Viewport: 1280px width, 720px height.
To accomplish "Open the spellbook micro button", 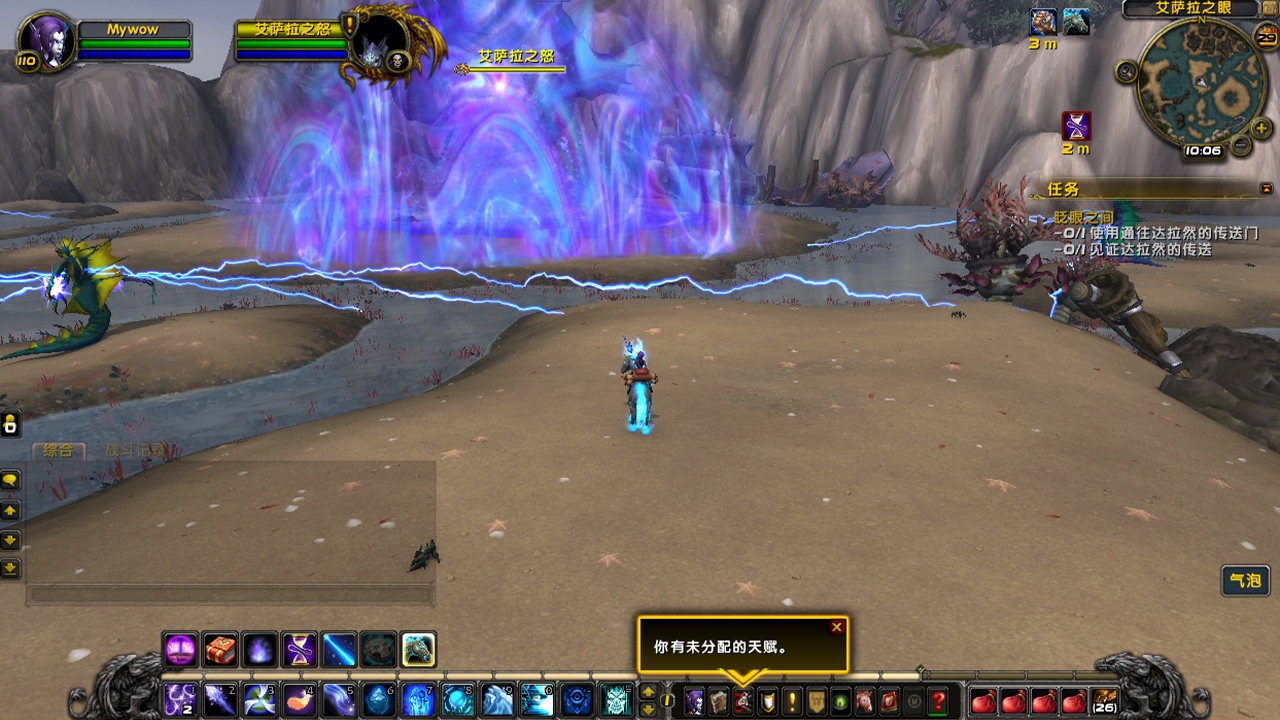I will click(718, 701).
